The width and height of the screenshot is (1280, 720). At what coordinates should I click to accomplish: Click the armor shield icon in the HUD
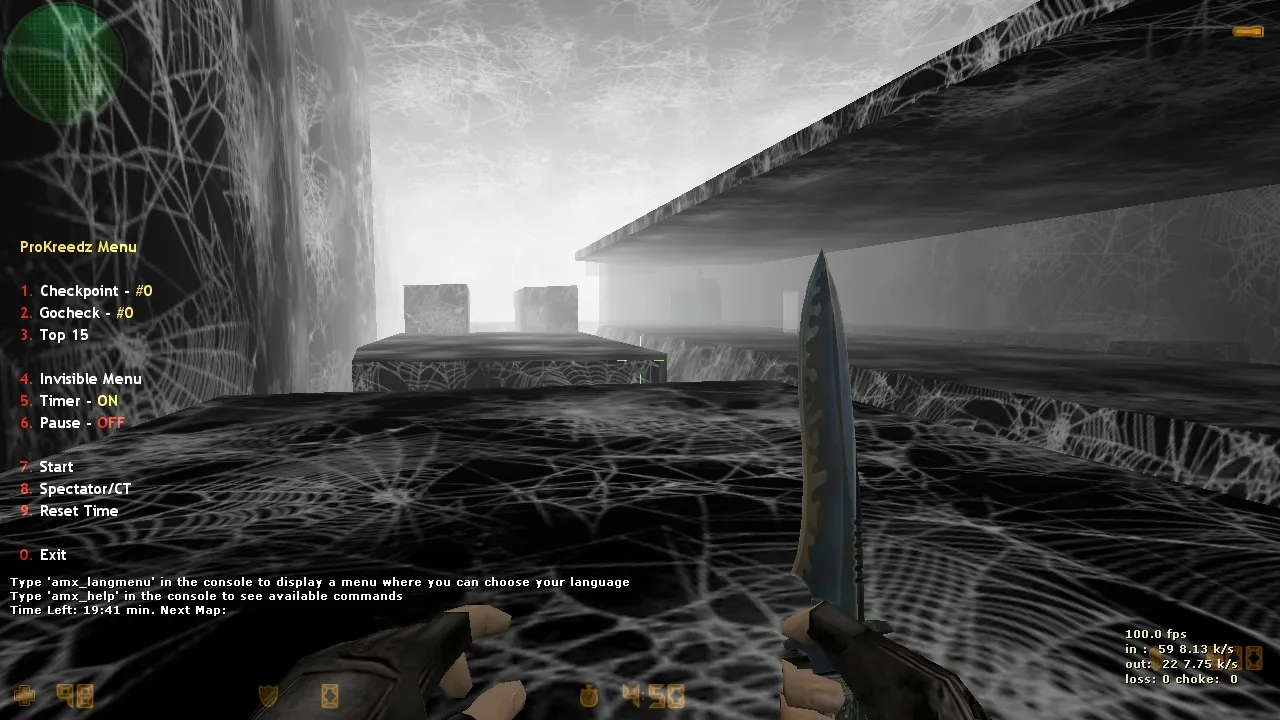(268, 694)
